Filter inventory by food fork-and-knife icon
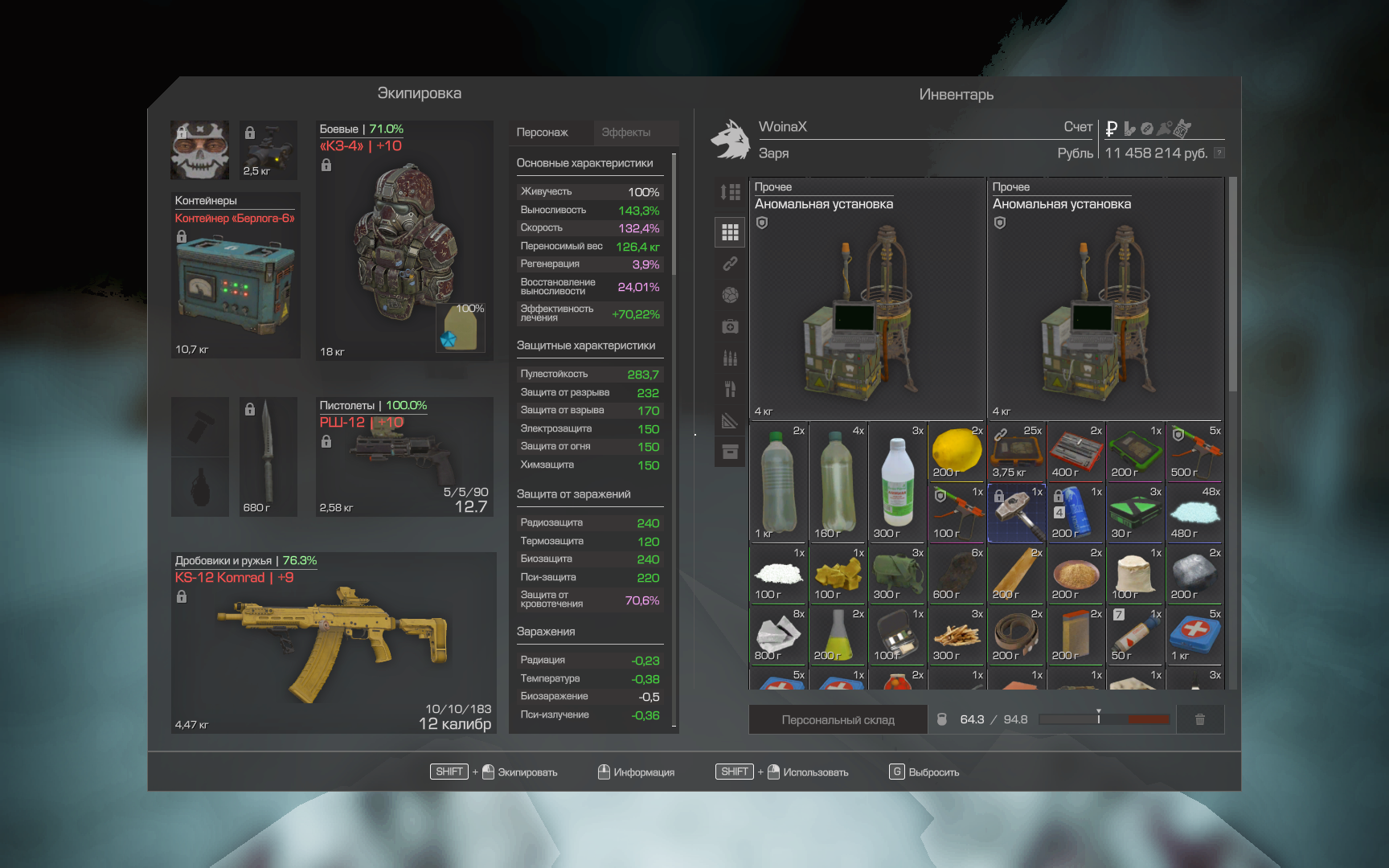 click(x=730, y=390)
